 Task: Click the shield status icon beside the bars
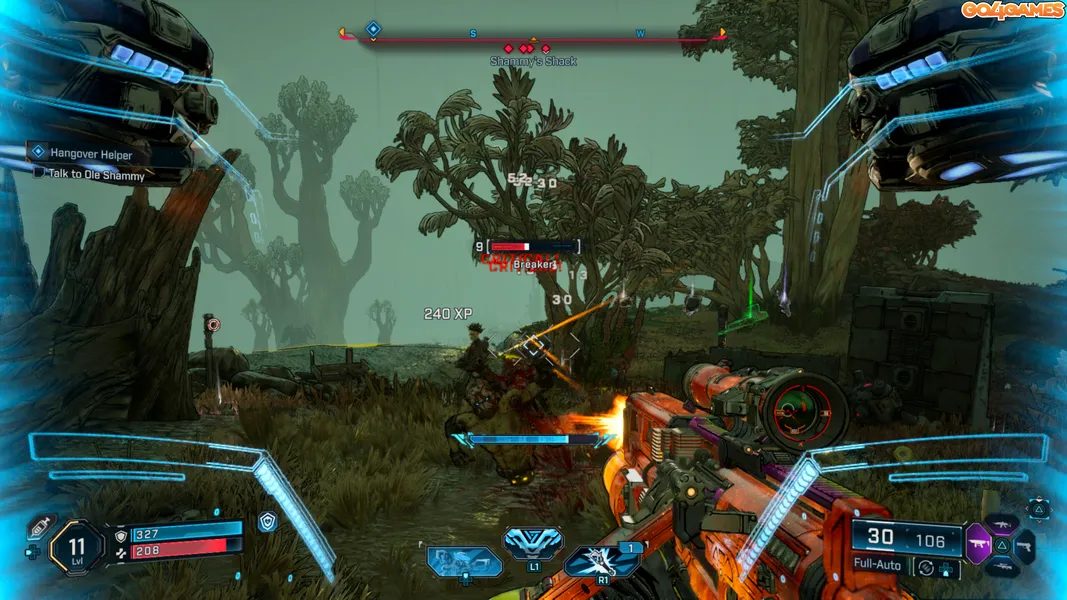pyautogui.click(x=267, y=521)
